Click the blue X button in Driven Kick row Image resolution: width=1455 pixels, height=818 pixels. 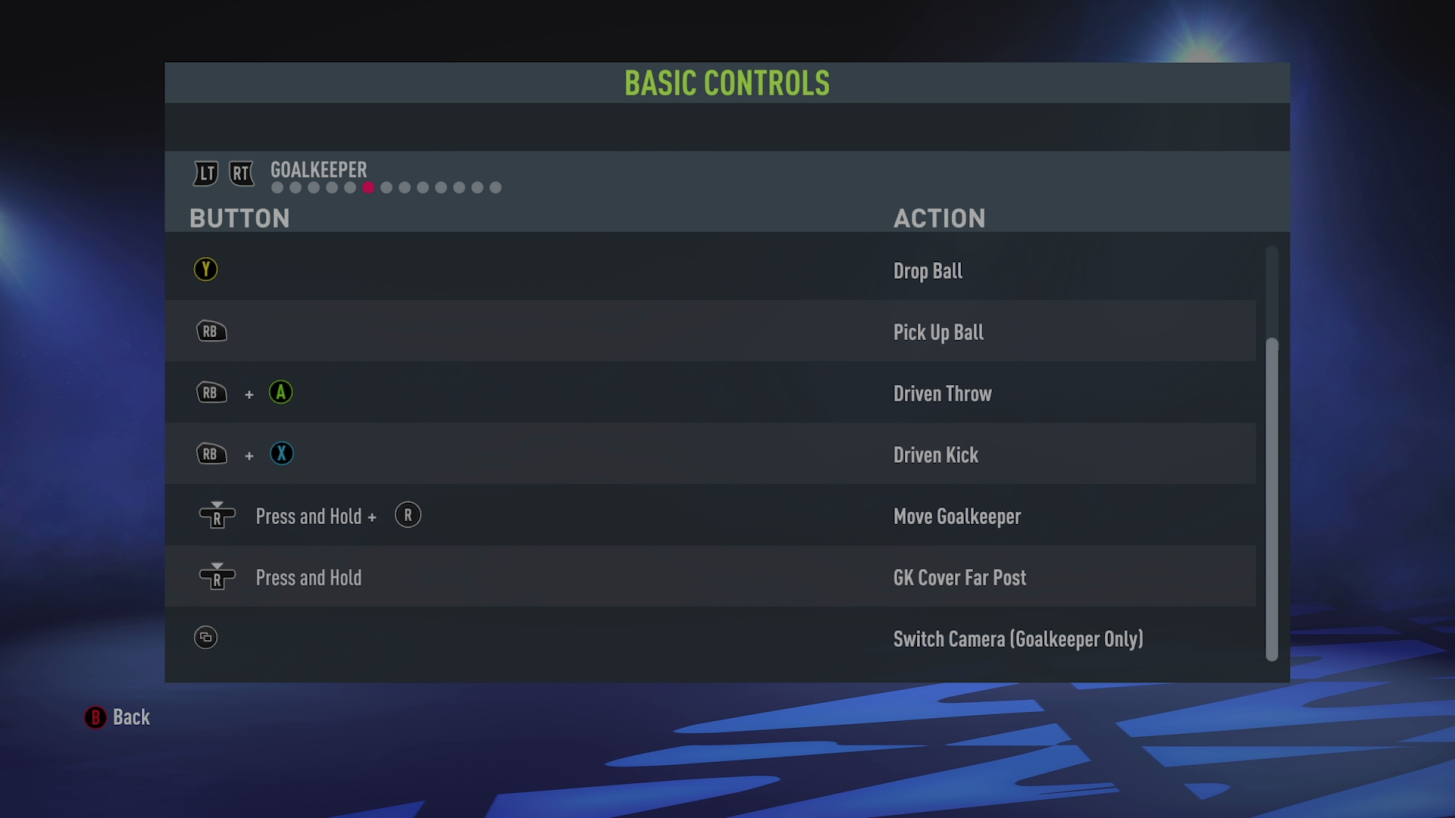(x=281, y=454)
